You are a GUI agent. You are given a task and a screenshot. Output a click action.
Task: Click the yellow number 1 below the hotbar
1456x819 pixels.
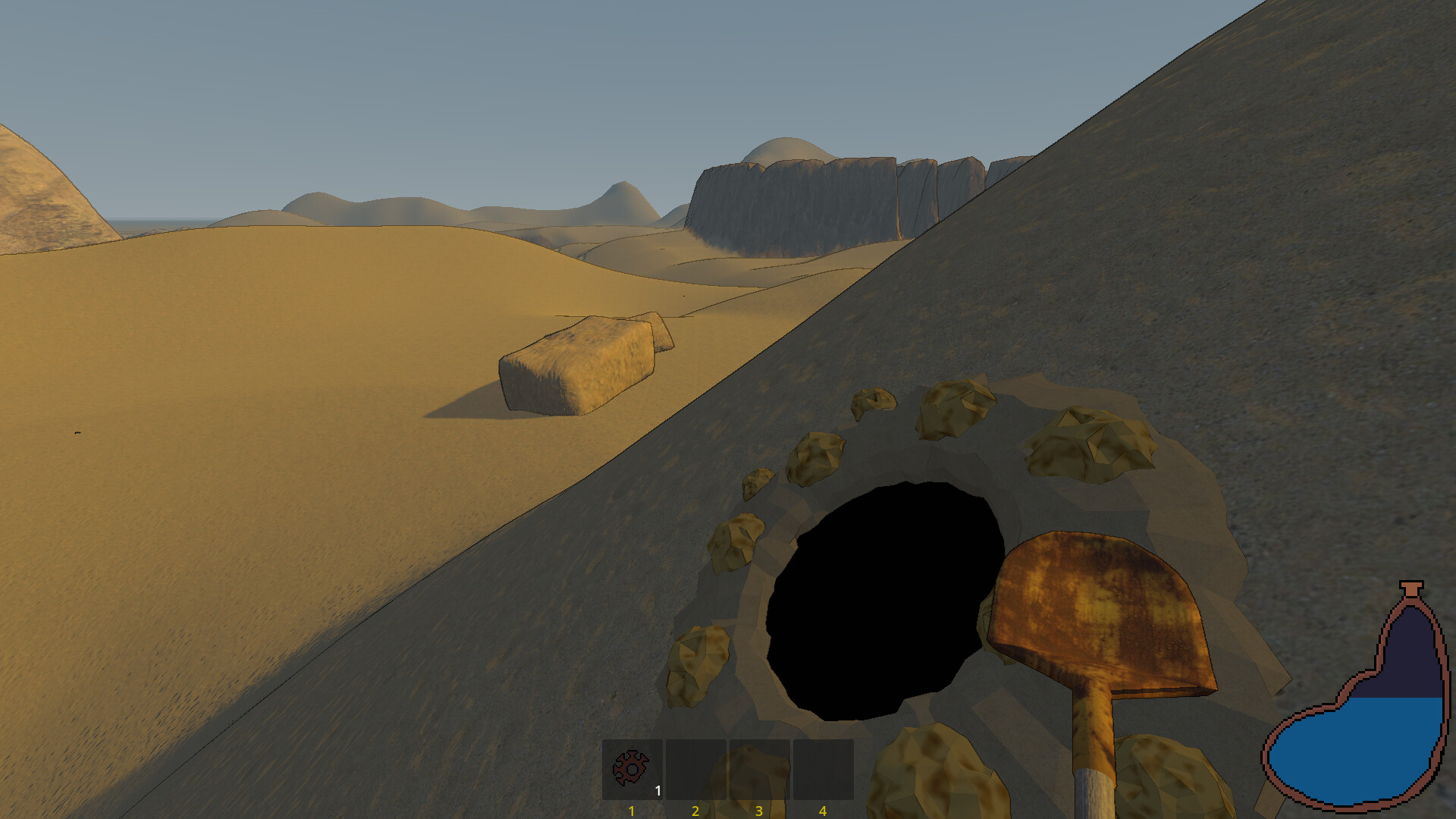click(x=631, y=811)
